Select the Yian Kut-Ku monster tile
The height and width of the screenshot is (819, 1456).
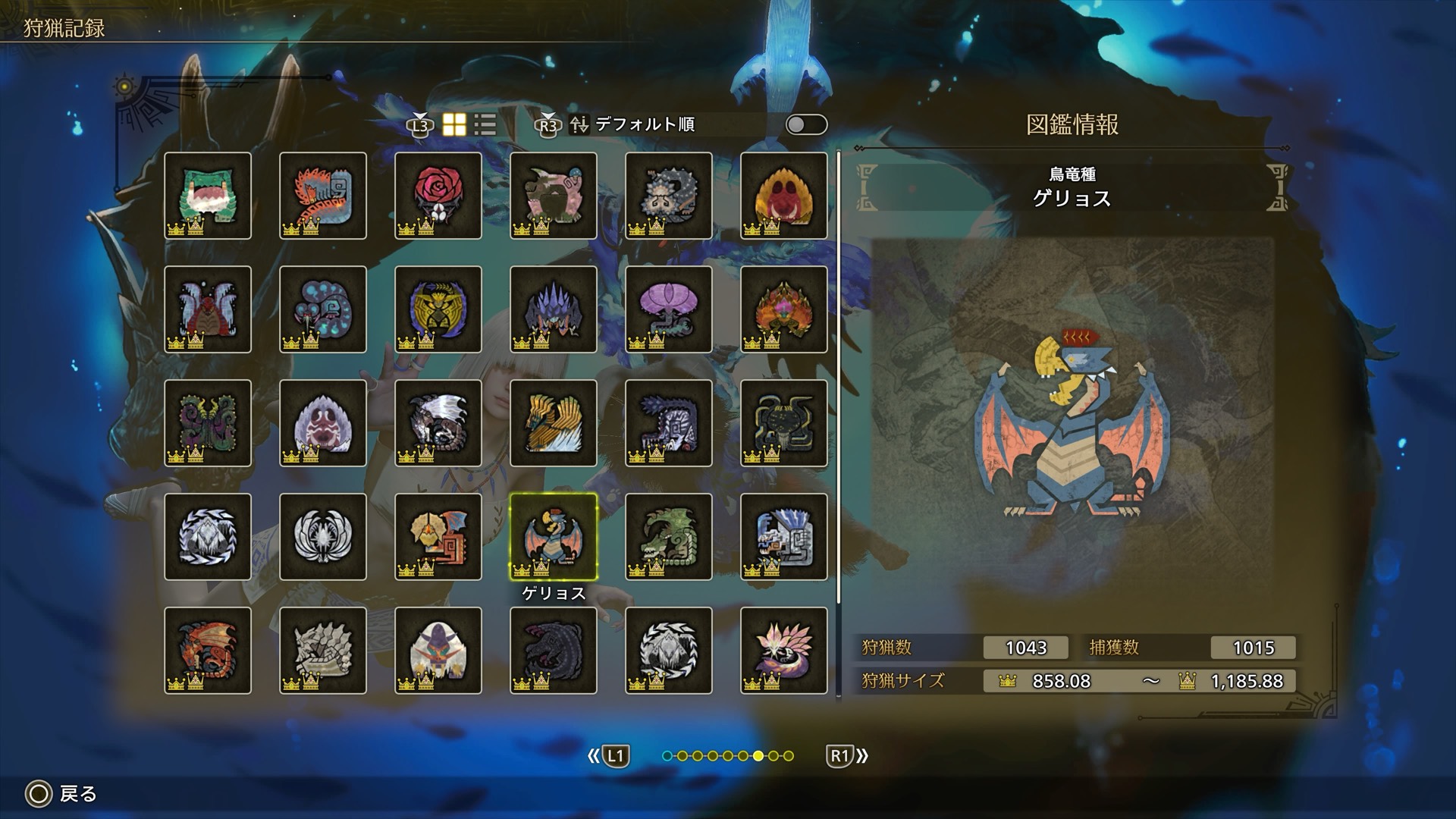click(438, 537)
